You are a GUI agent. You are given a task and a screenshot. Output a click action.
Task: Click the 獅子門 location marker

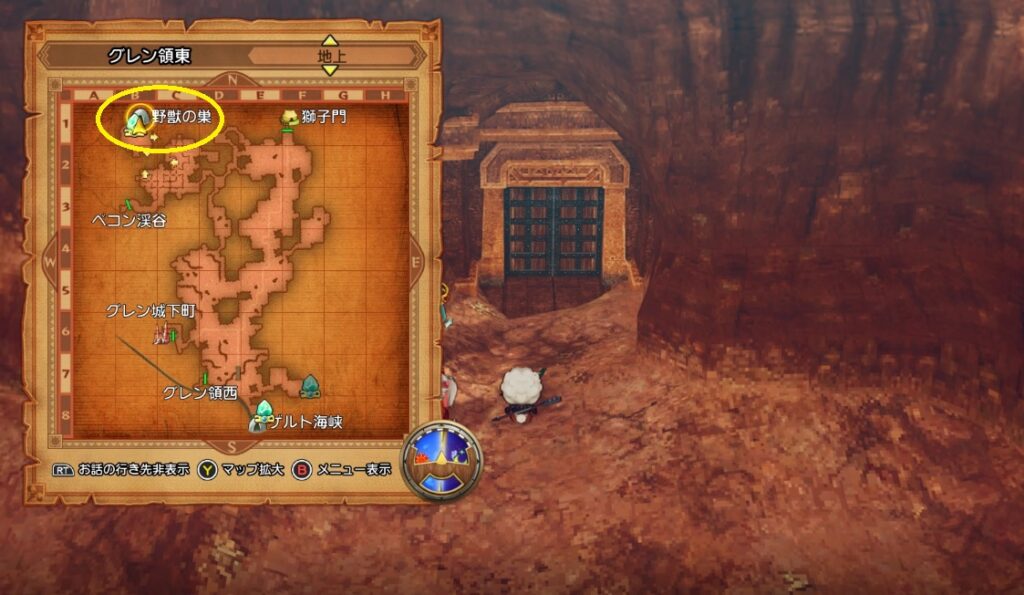[x=289, y=119]
